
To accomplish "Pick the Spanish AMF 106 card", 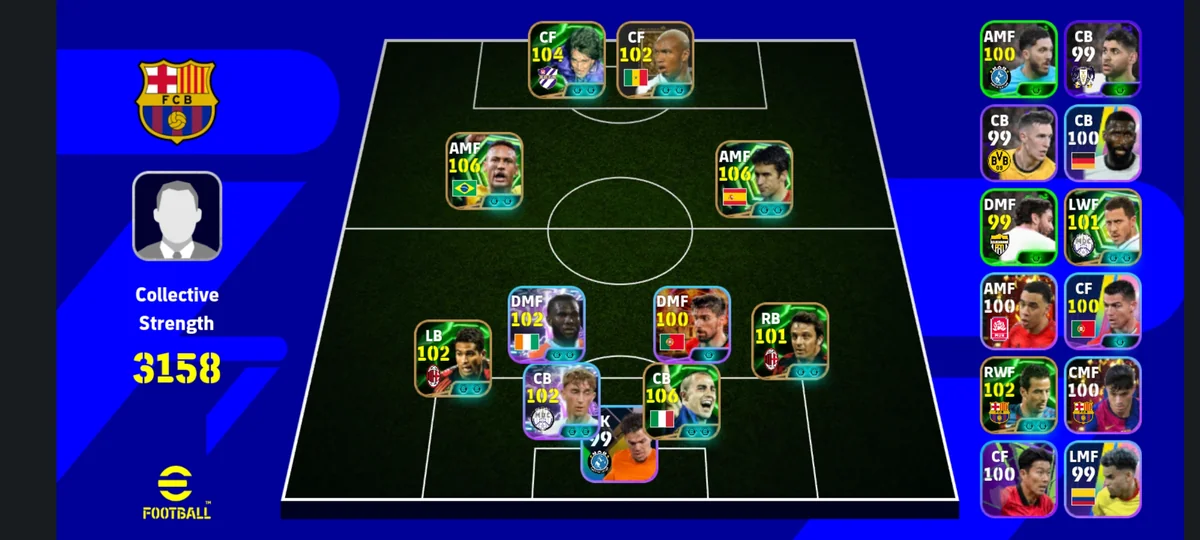I will click(x=755, y=178).
